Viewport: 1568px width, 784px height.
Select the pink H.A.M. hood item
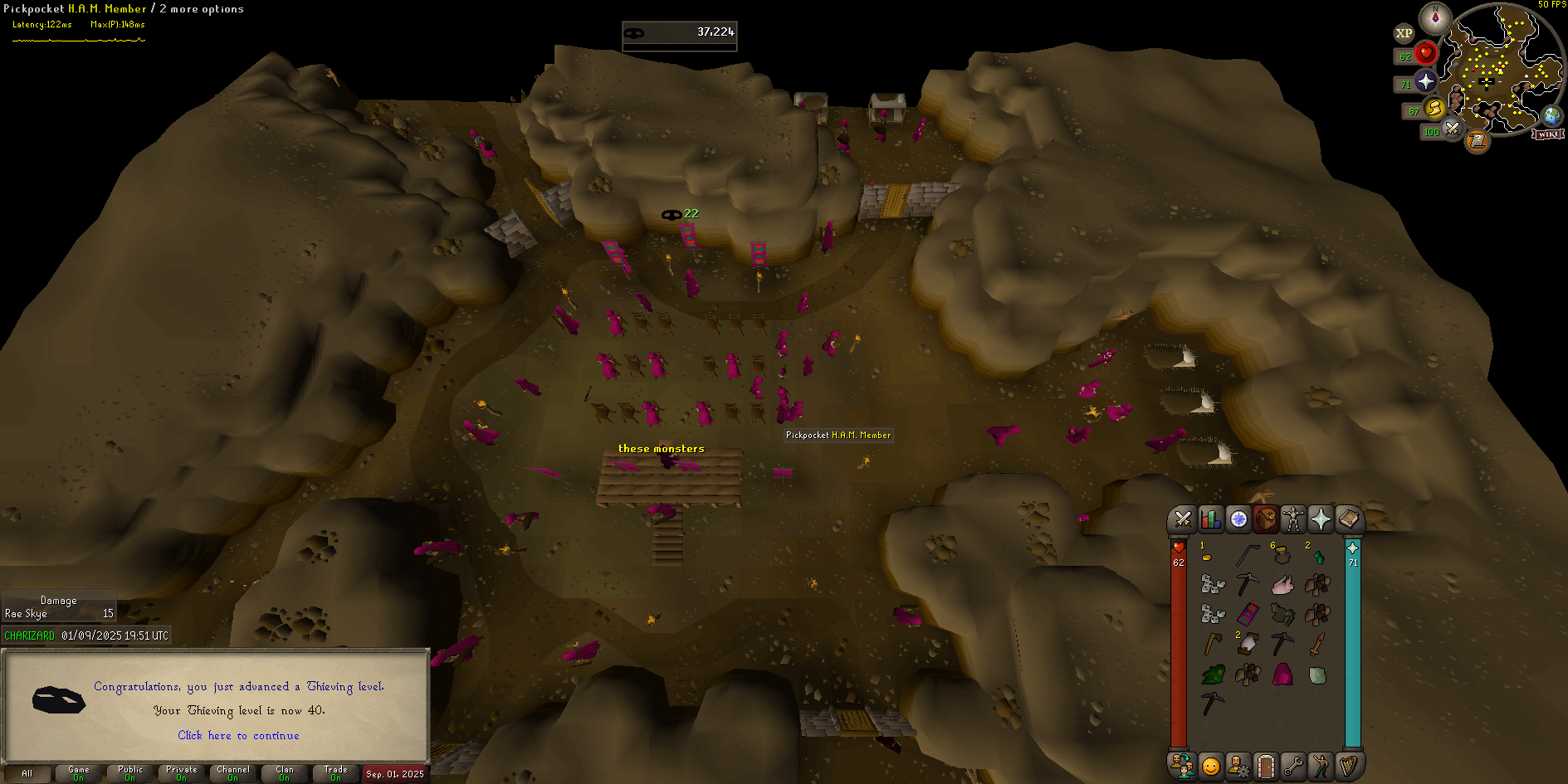[x=1282, y=674]
